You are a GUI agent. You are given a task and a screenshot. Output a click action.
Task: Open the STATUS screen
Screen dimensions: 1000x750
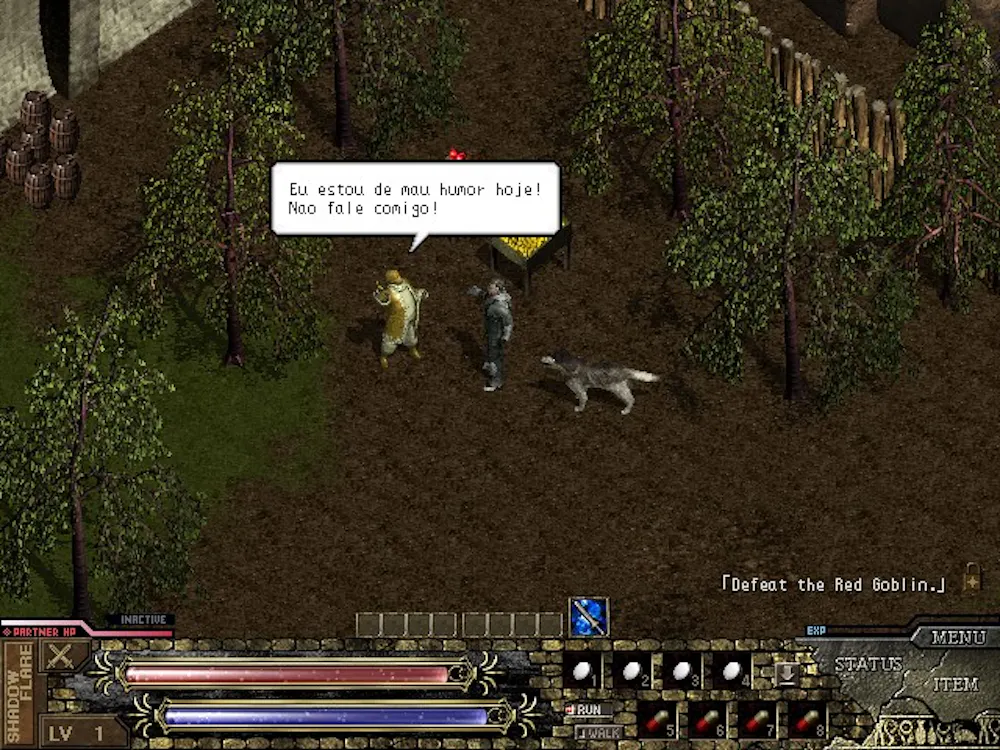[868, 664]
